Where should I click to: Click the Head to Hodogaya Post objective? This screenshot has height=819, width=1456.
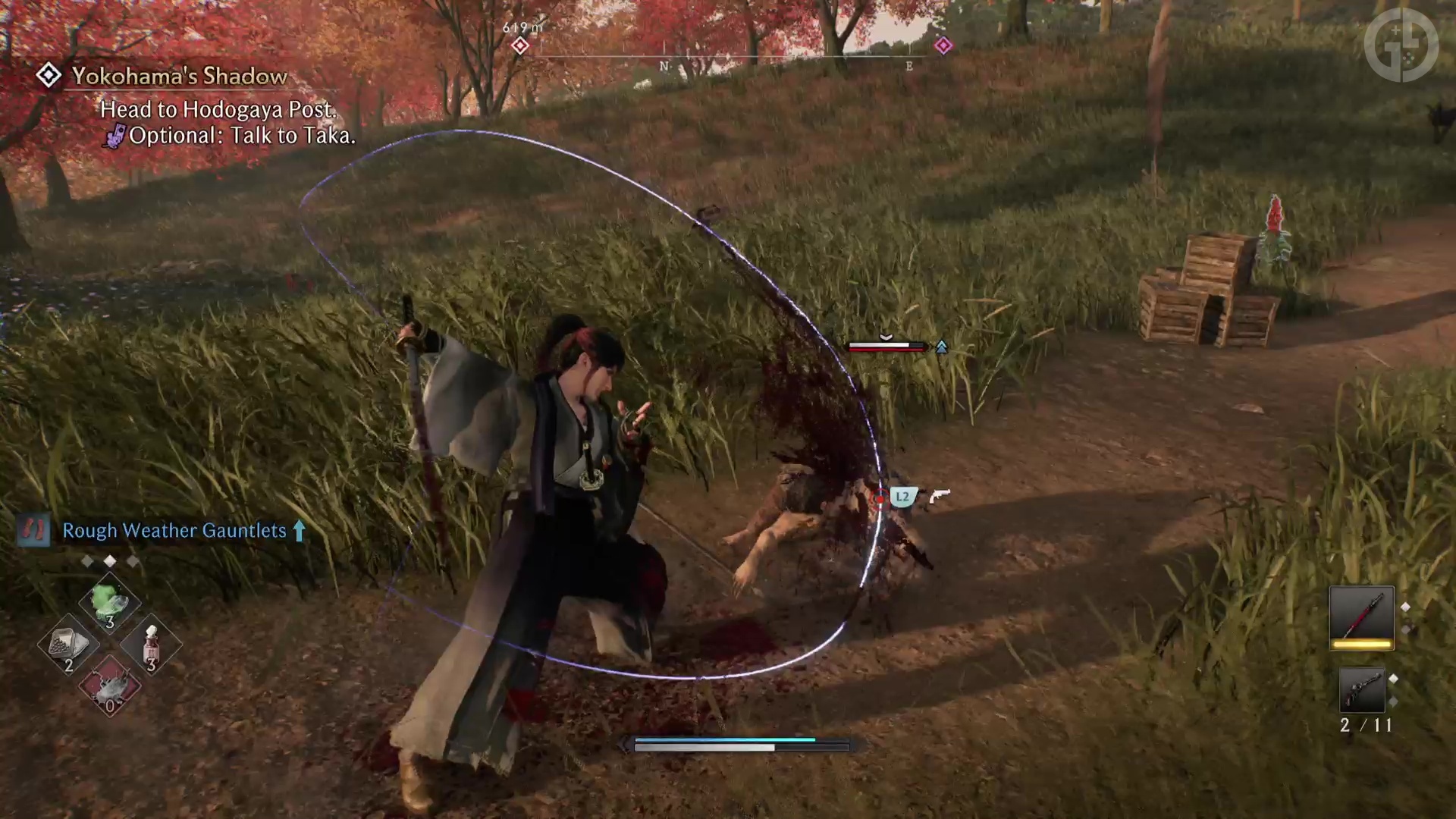218,110
